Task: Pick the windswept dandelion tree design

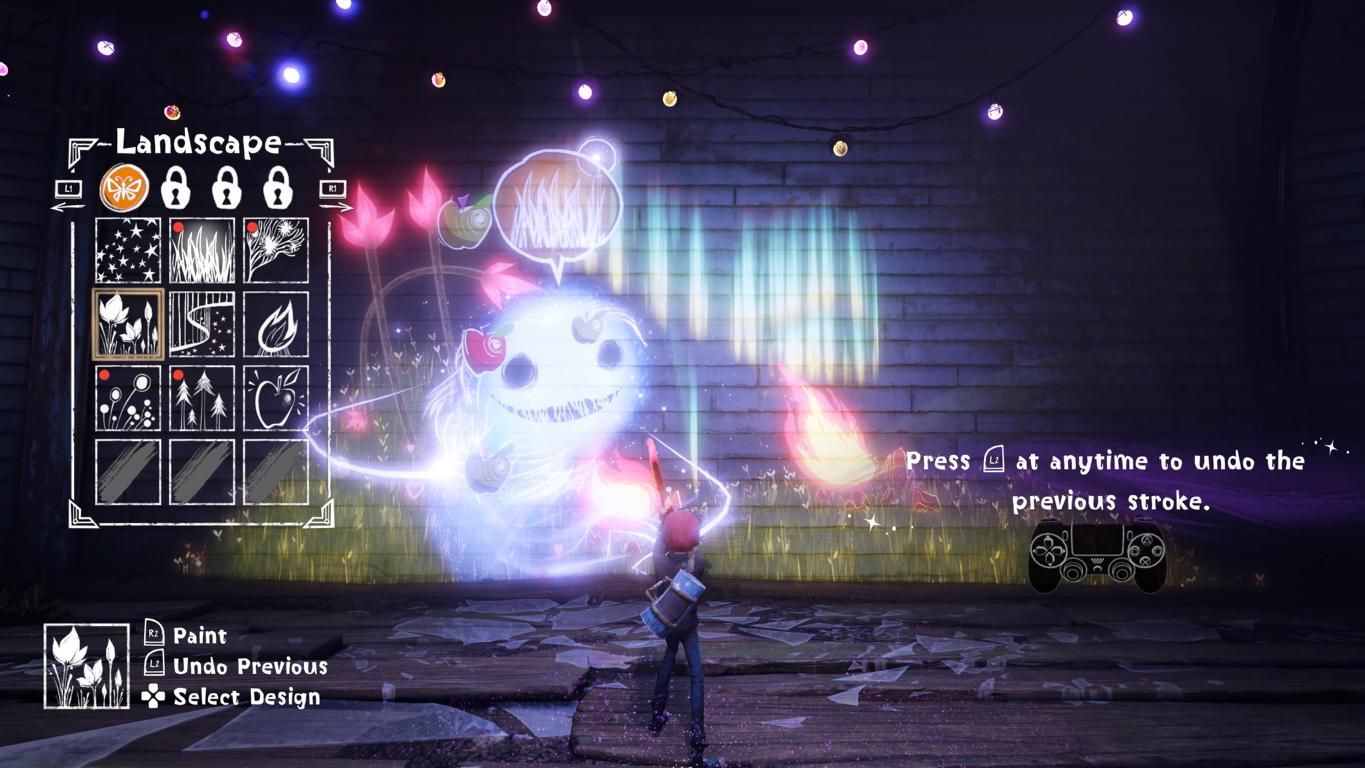Action: [276, 251]
